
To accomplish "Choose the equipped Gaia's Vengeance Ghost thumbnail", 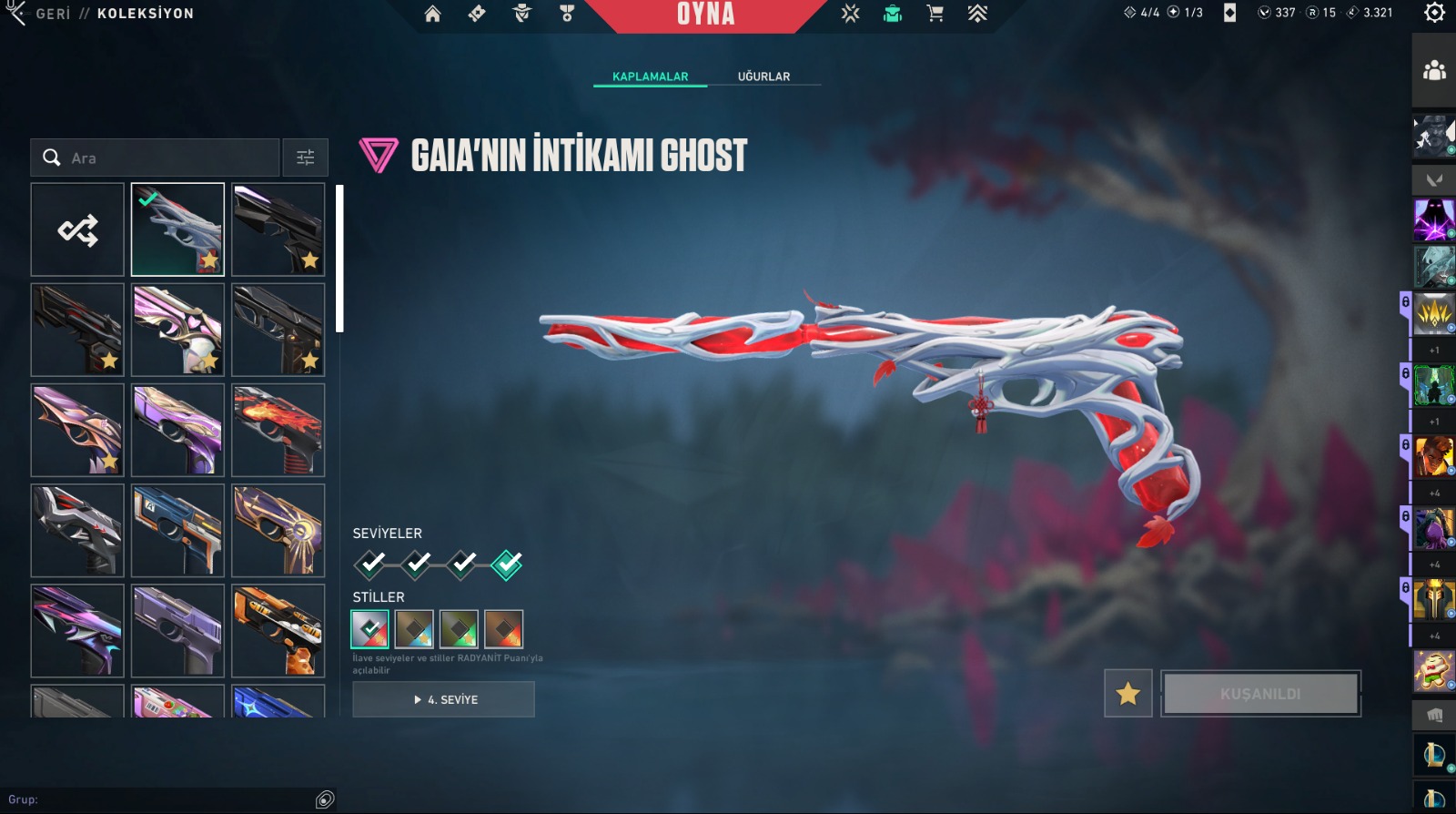I will pyautogui.click(x=177, y=229).
